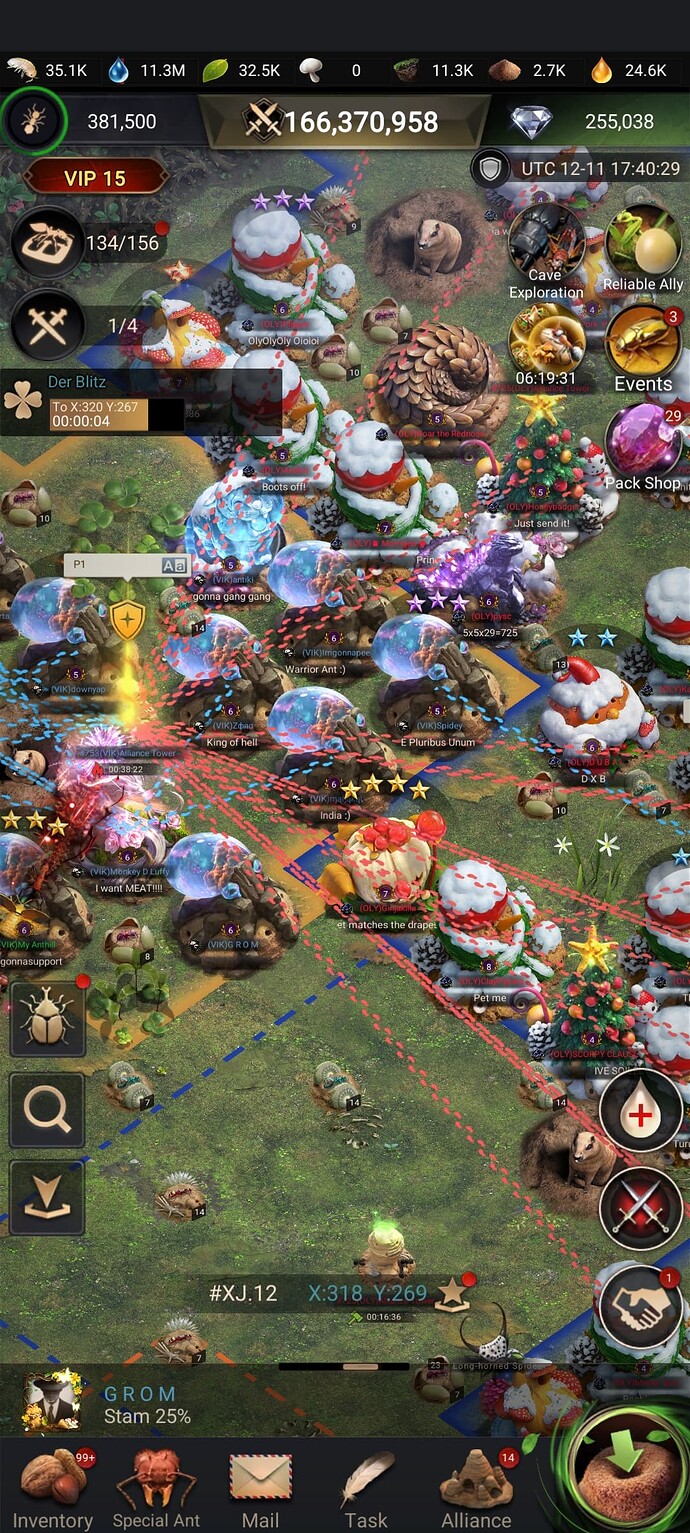Bookmark coordinates with the star button

pyautogui.click(x=452, y=1293)
